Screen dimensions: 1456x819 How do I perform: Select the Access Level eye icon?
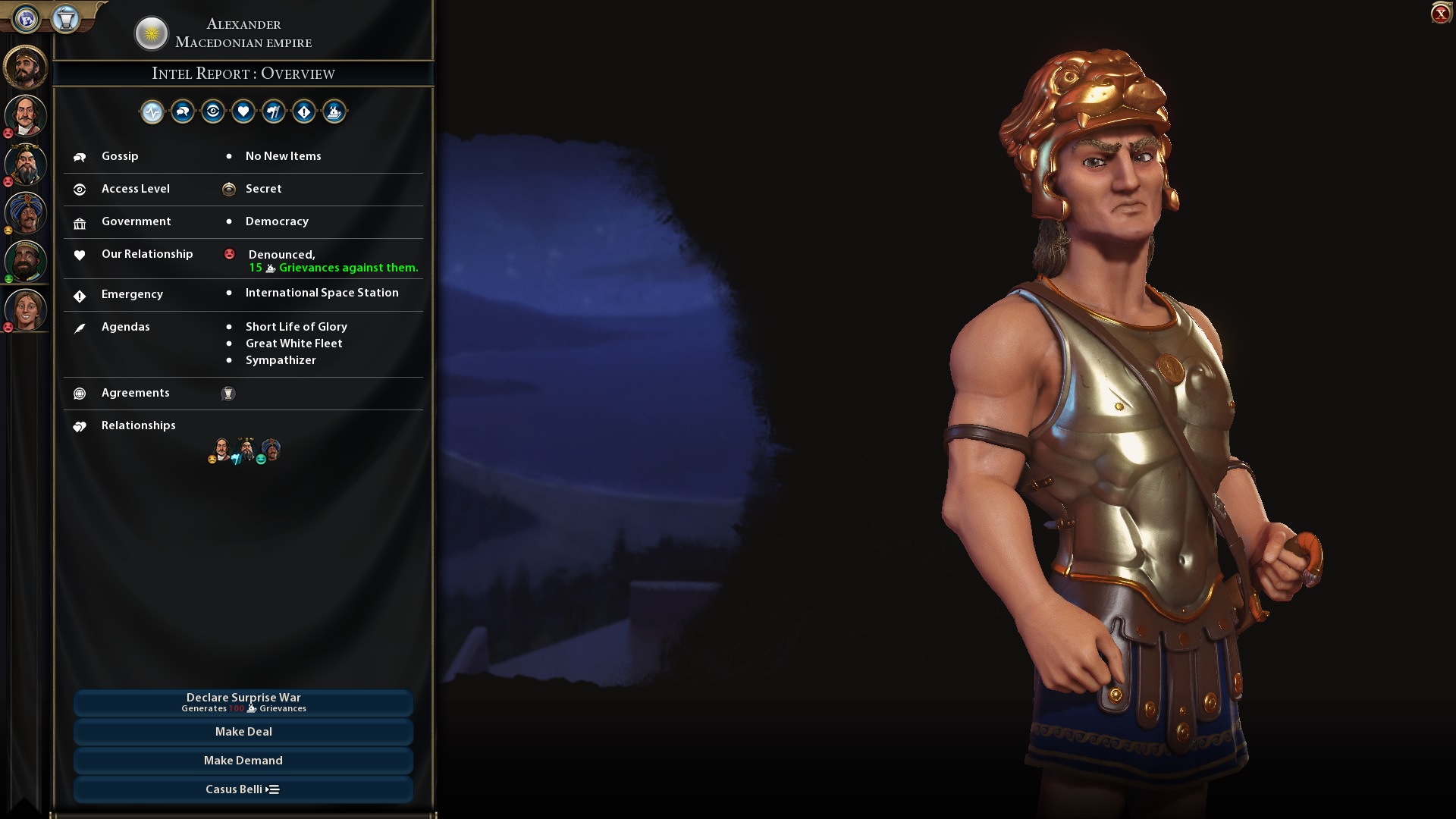(213, 111)
